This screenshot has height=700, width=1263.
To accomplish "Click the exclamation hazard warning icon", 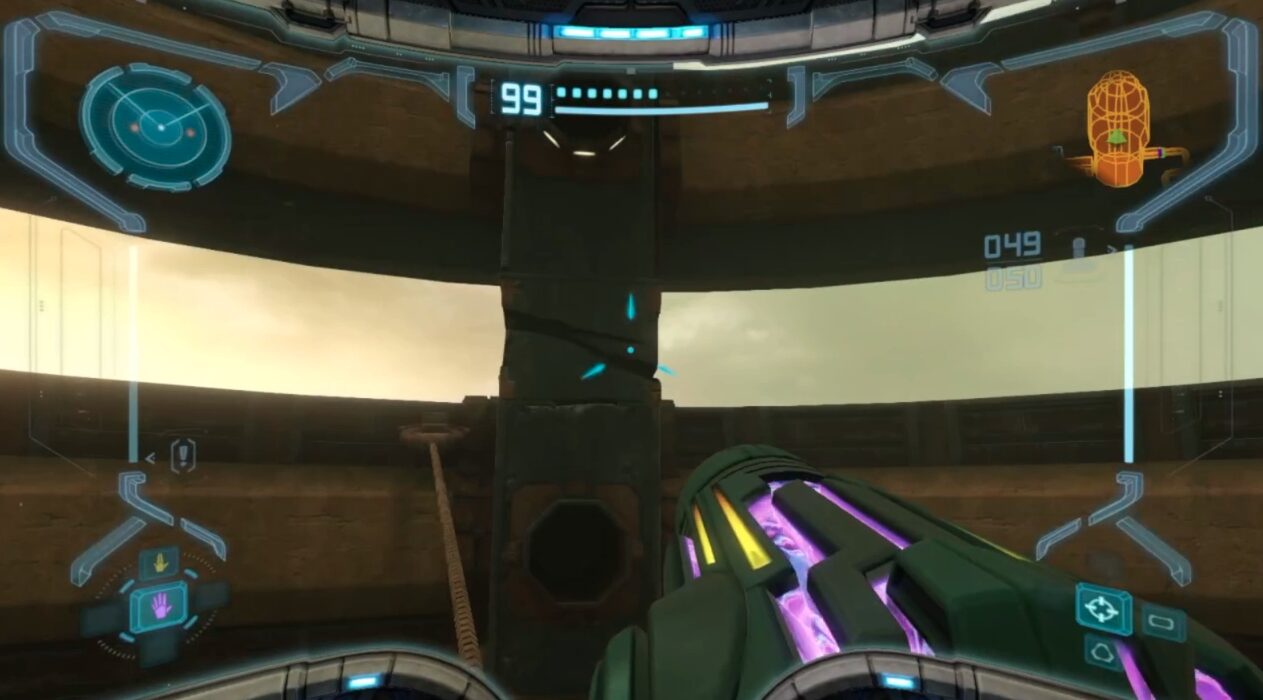I will pyautogui.click(x=183, y=456).
